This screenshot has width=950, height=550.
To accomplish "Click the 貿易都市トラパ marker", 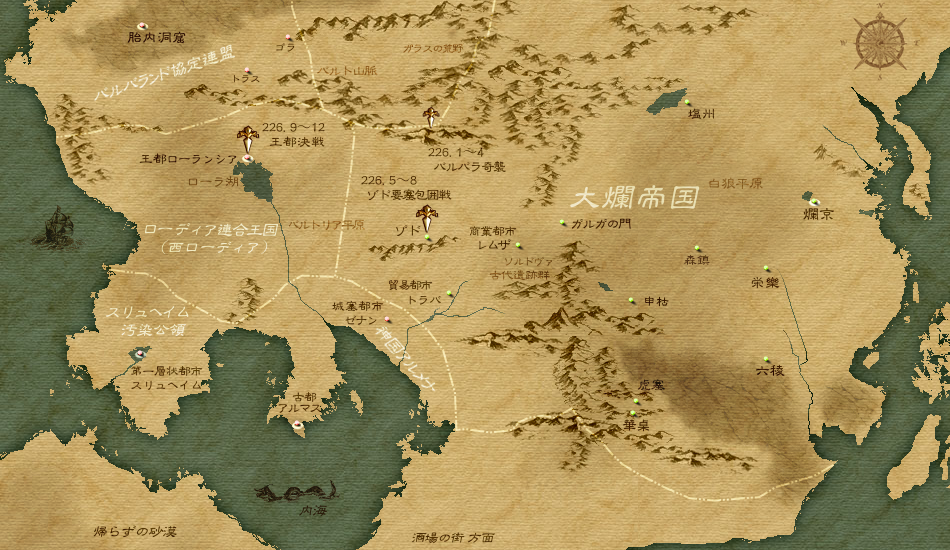I will [x=450, y=293].
